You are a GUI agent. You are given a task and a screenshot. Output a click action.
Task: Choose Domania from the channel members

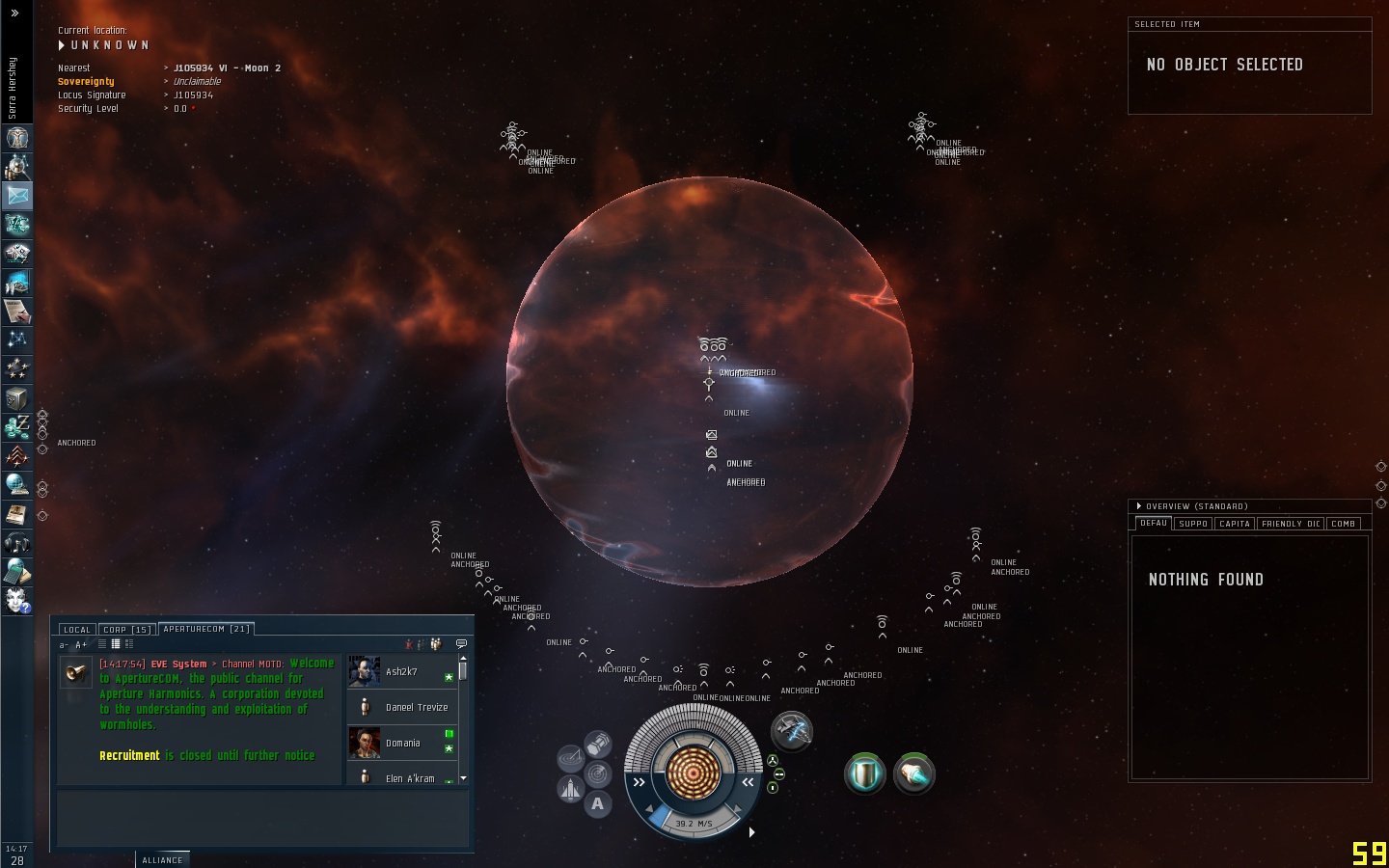(402, 743)
